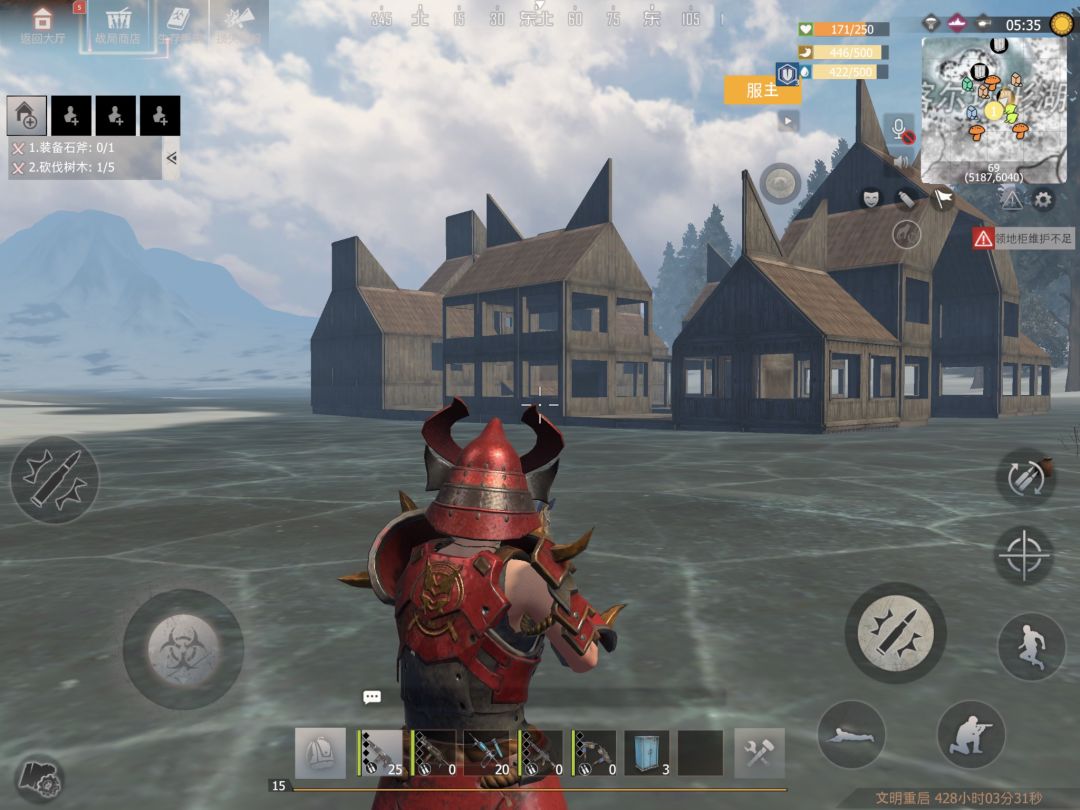Open the 领地柜维护不足 warning
This screenshot has height=810, width=1080.
(1023, 238)
